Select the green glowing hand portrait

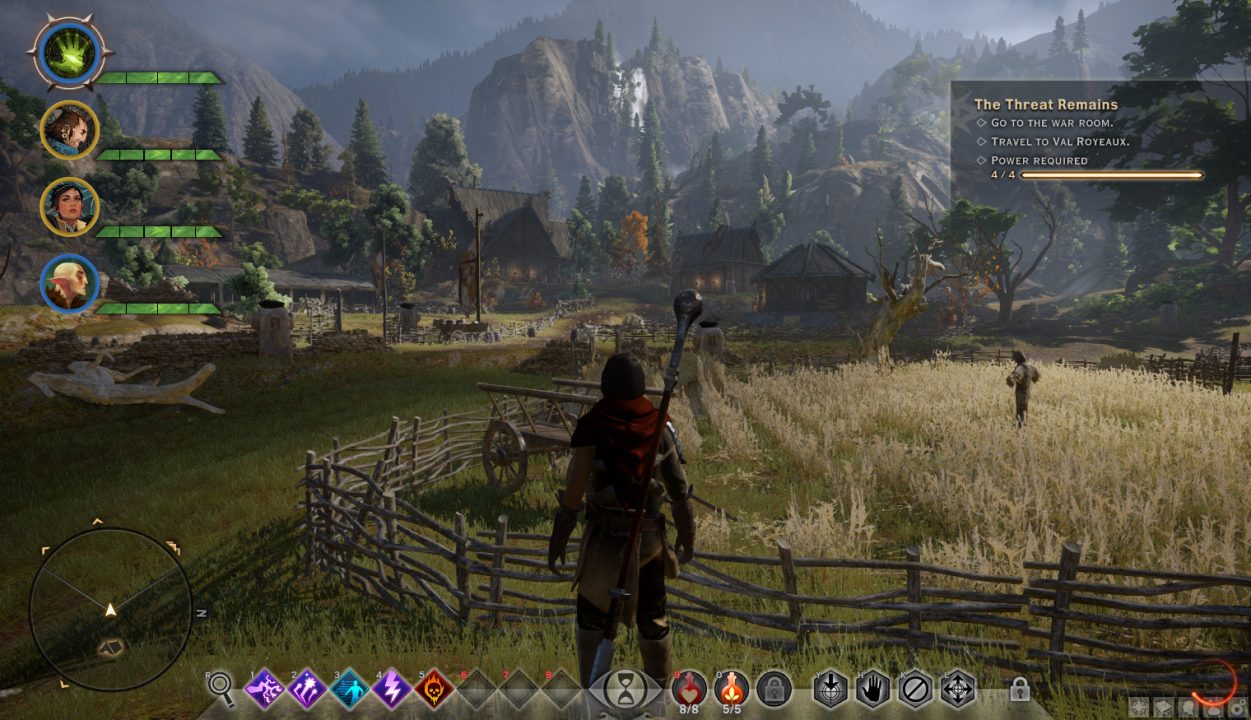tap(69, 51)
